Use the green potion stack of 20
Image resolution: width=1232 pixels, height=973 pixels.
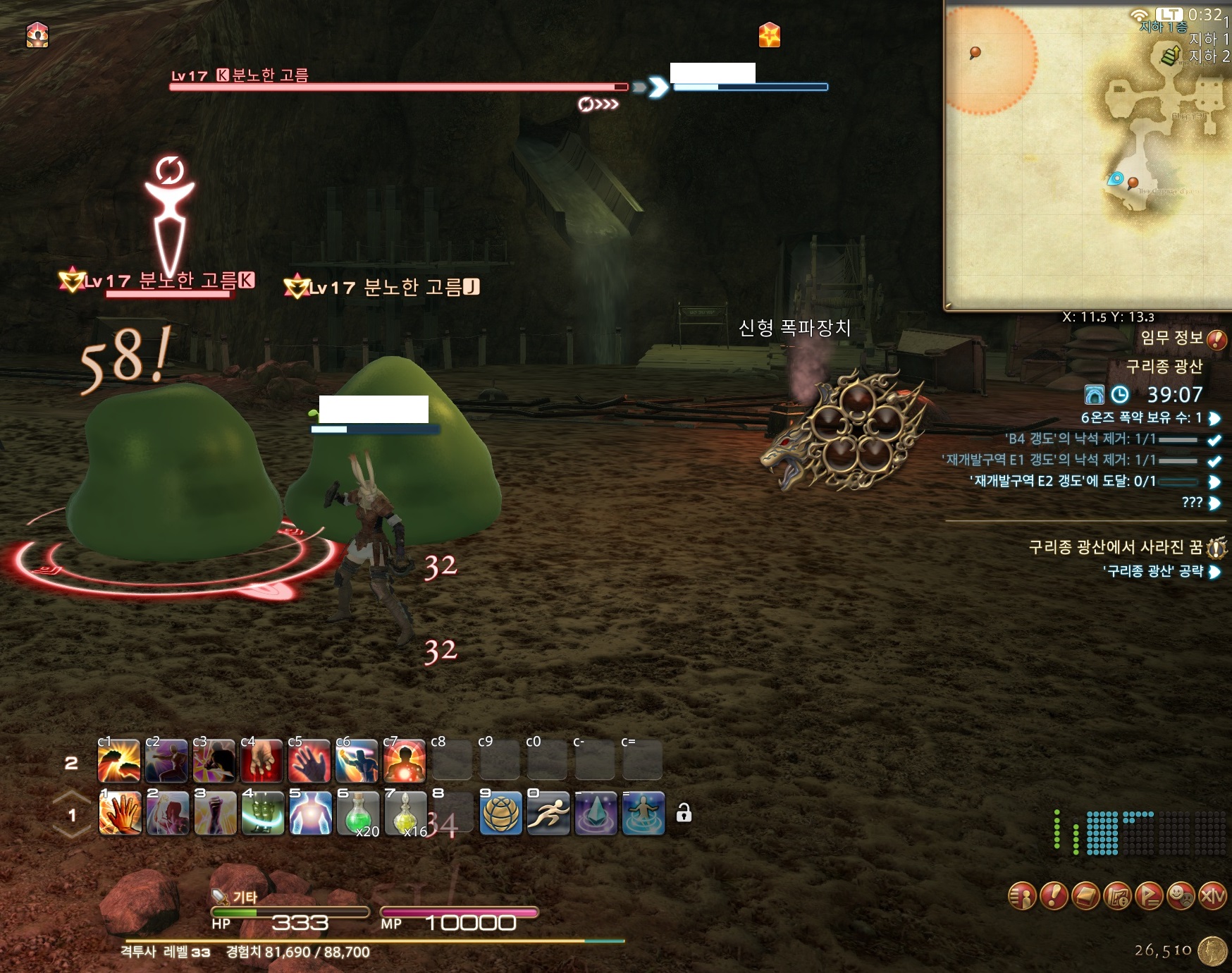(x=358, y=813)
